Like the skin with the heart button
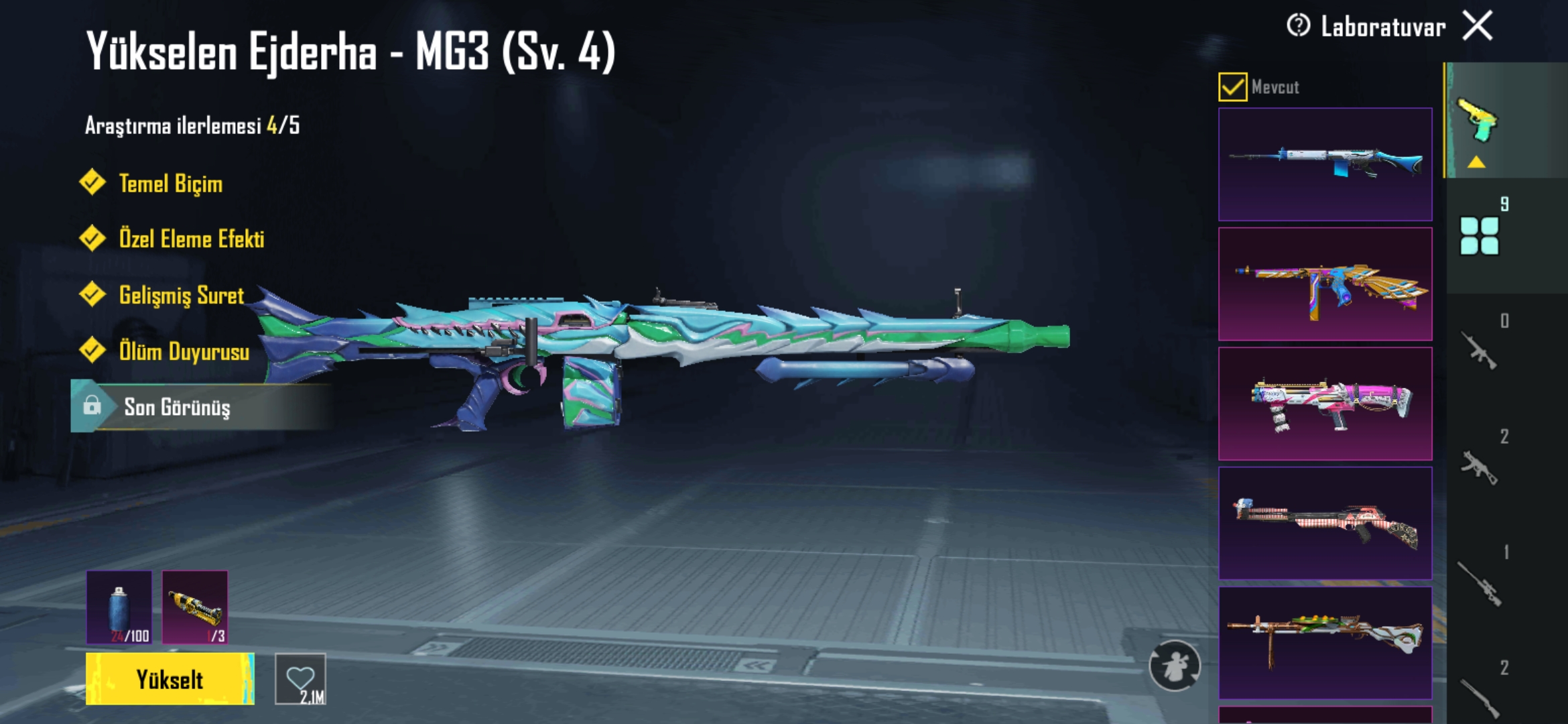This screenshot has width=1568, height=724. click(300, 679)
